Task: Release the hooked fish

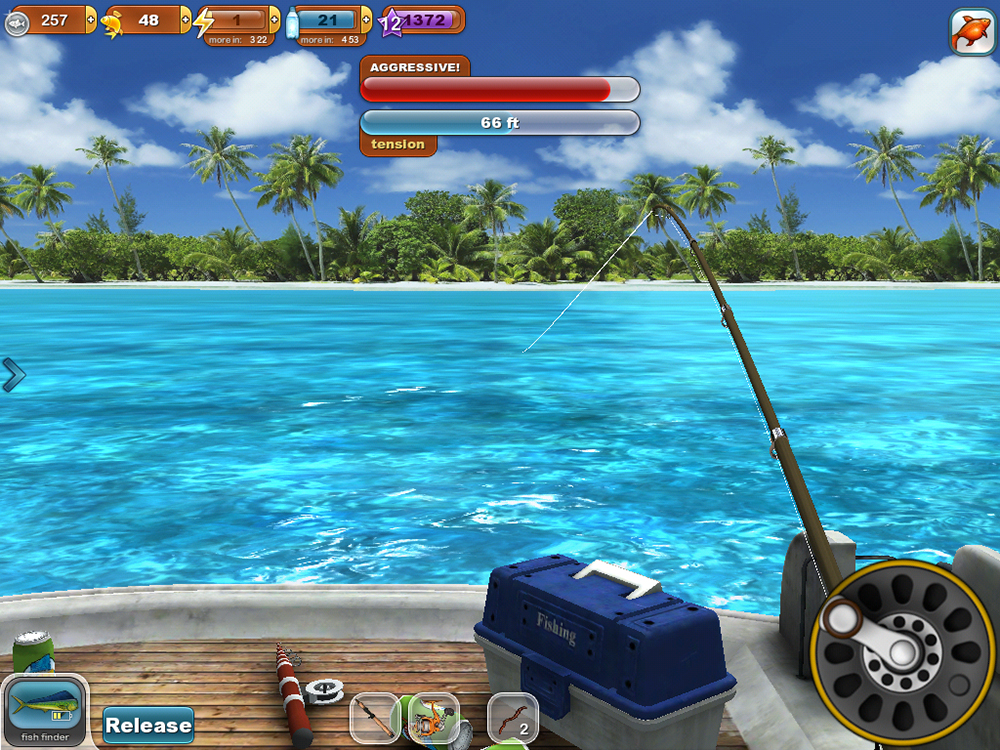Action: 148,725
